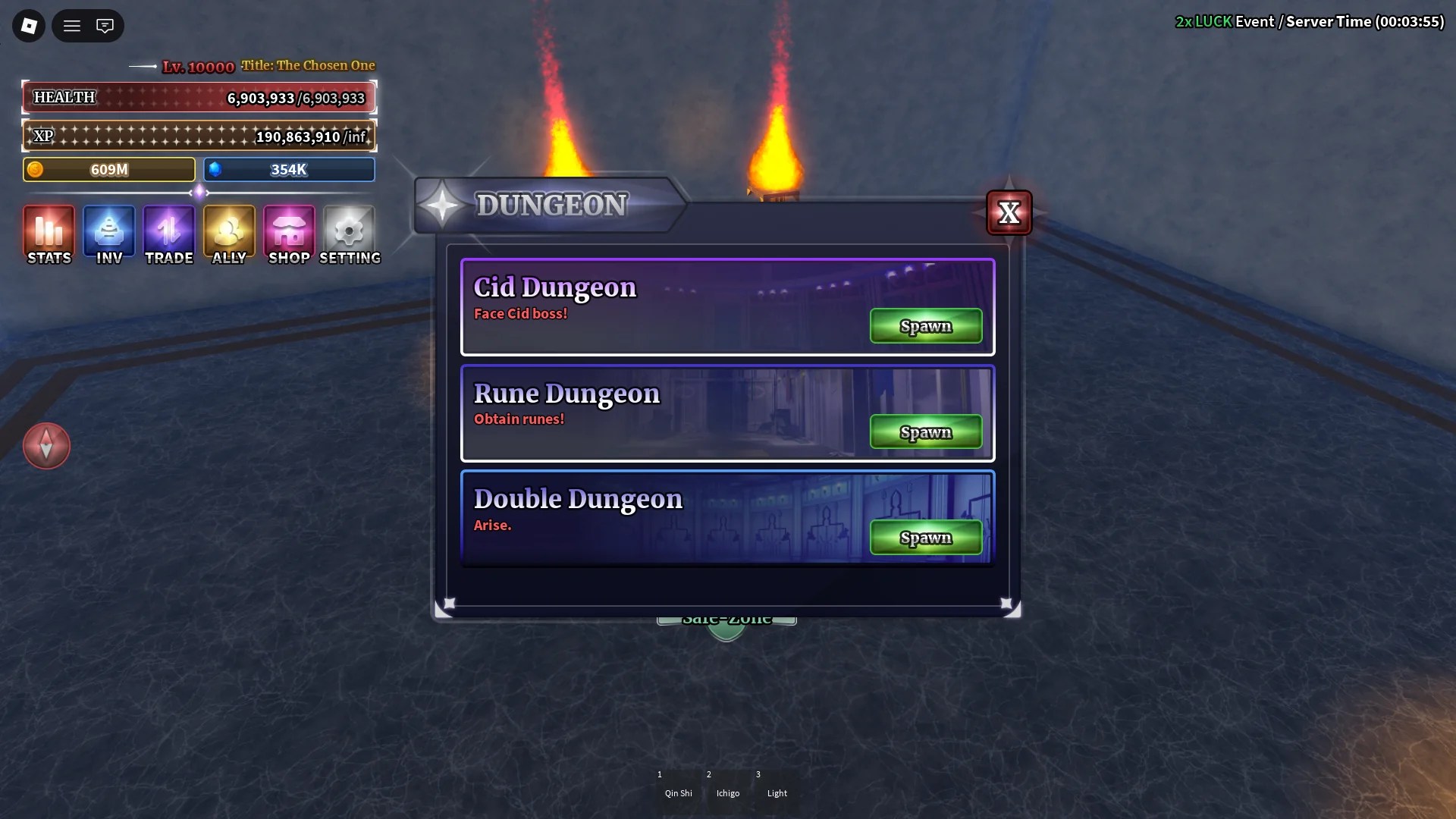Click the compass navigation icon on the left

pyautogui.click(x=46, y=446)
